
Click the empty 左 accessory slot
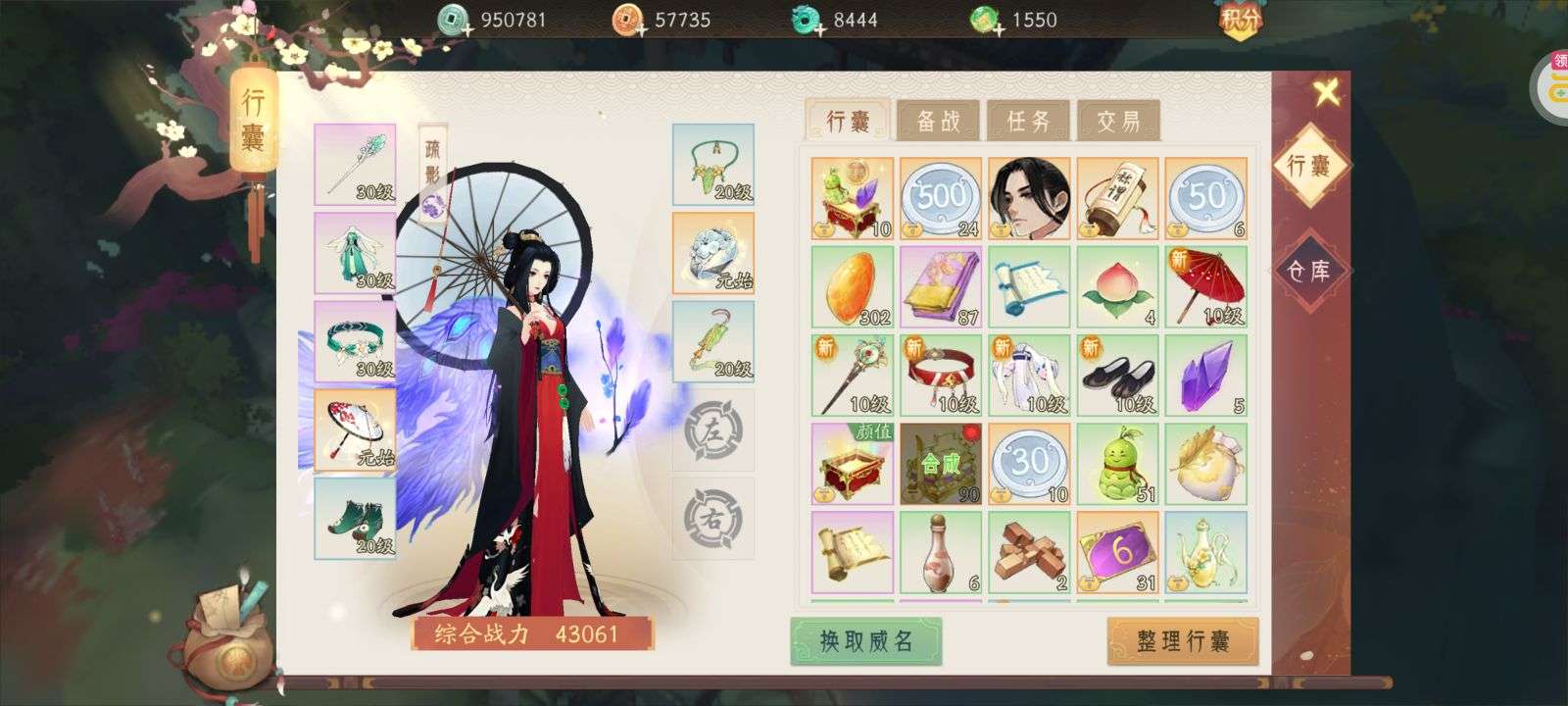pyautogui.click(x=712, y=429)
